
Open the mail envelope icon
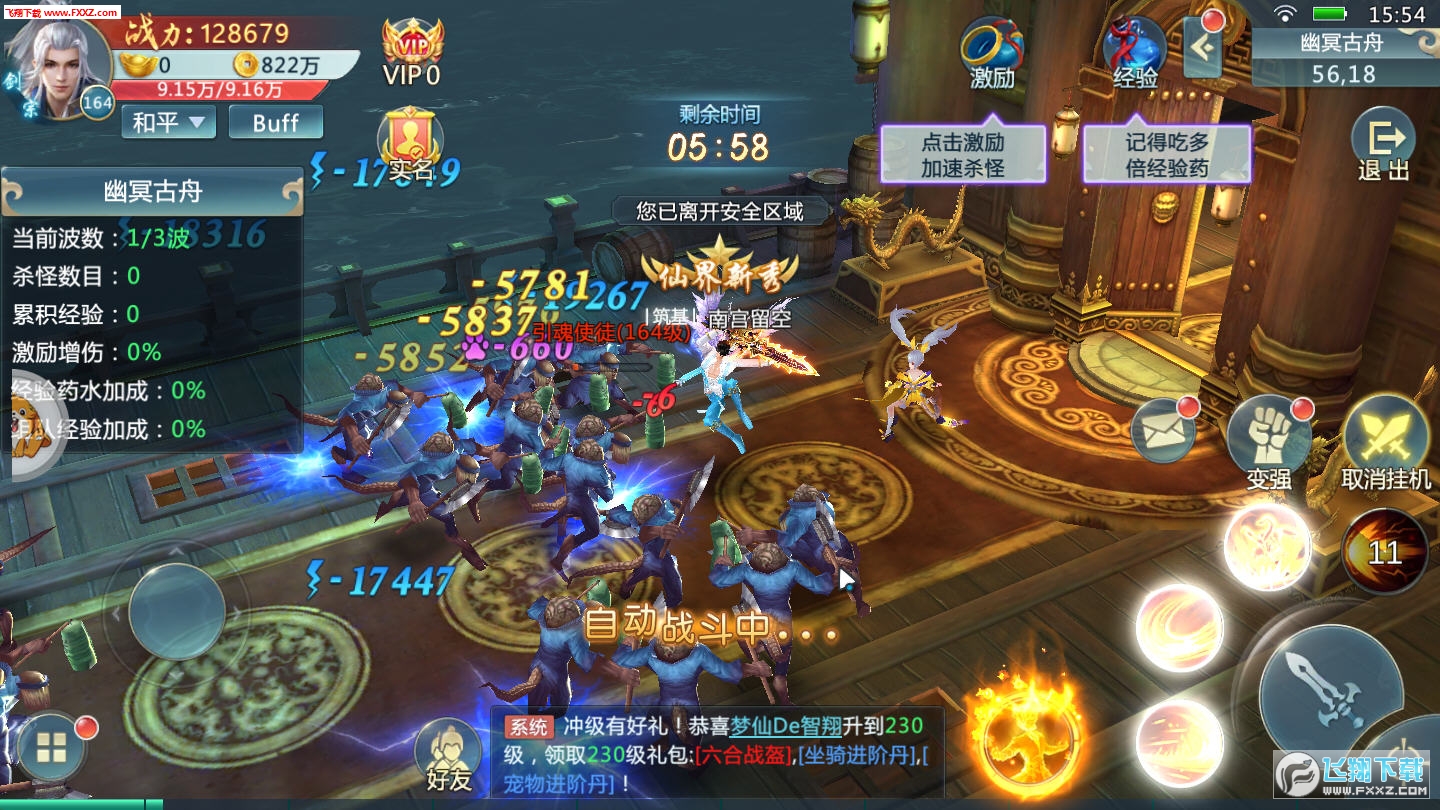click(1166, 430)
